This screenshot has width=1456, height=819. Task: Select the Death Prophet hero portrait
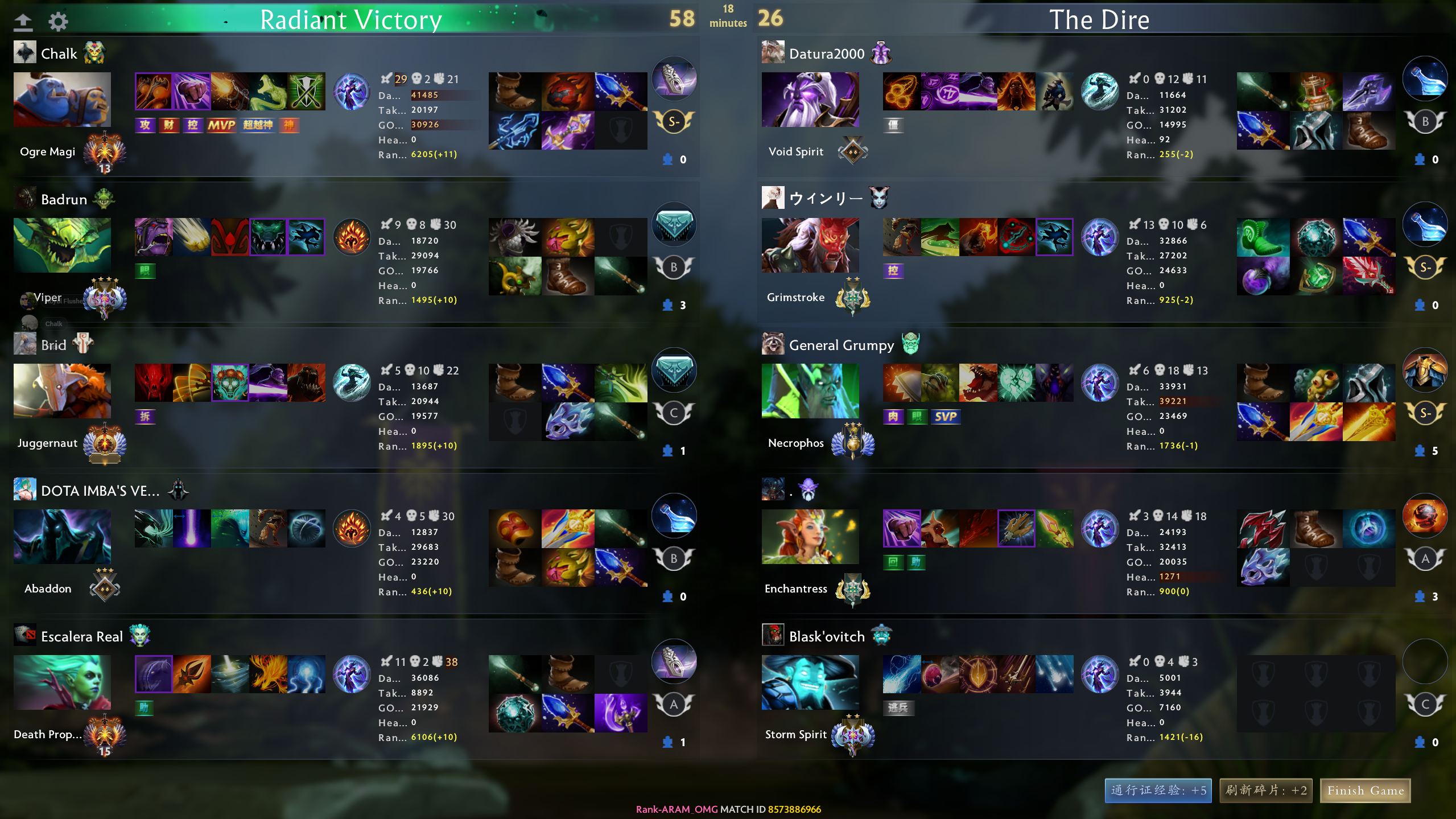(x=62, y=682)
